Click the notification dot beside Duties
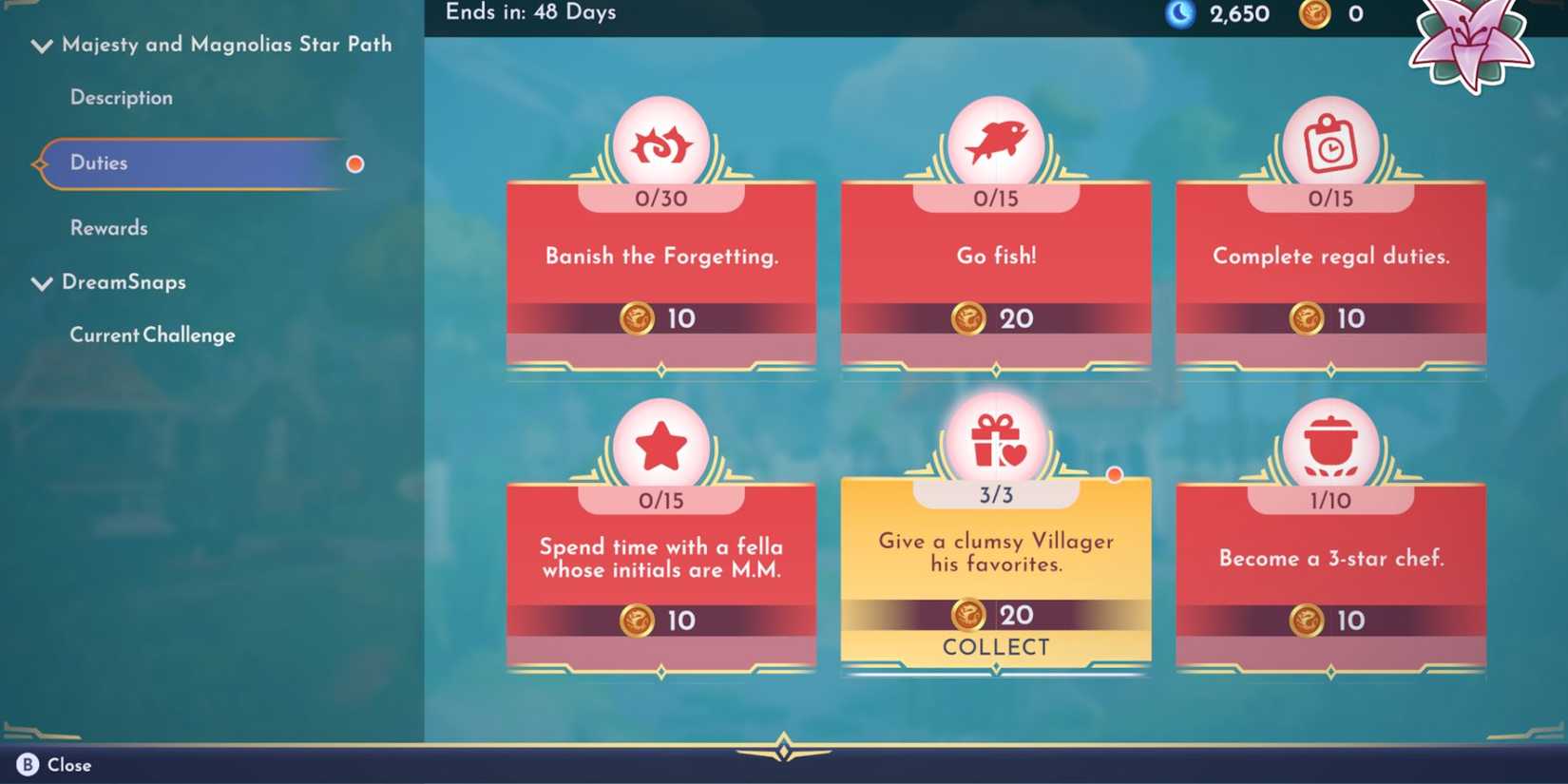Screen dimensions: 1568x784 tap(354, 163)
